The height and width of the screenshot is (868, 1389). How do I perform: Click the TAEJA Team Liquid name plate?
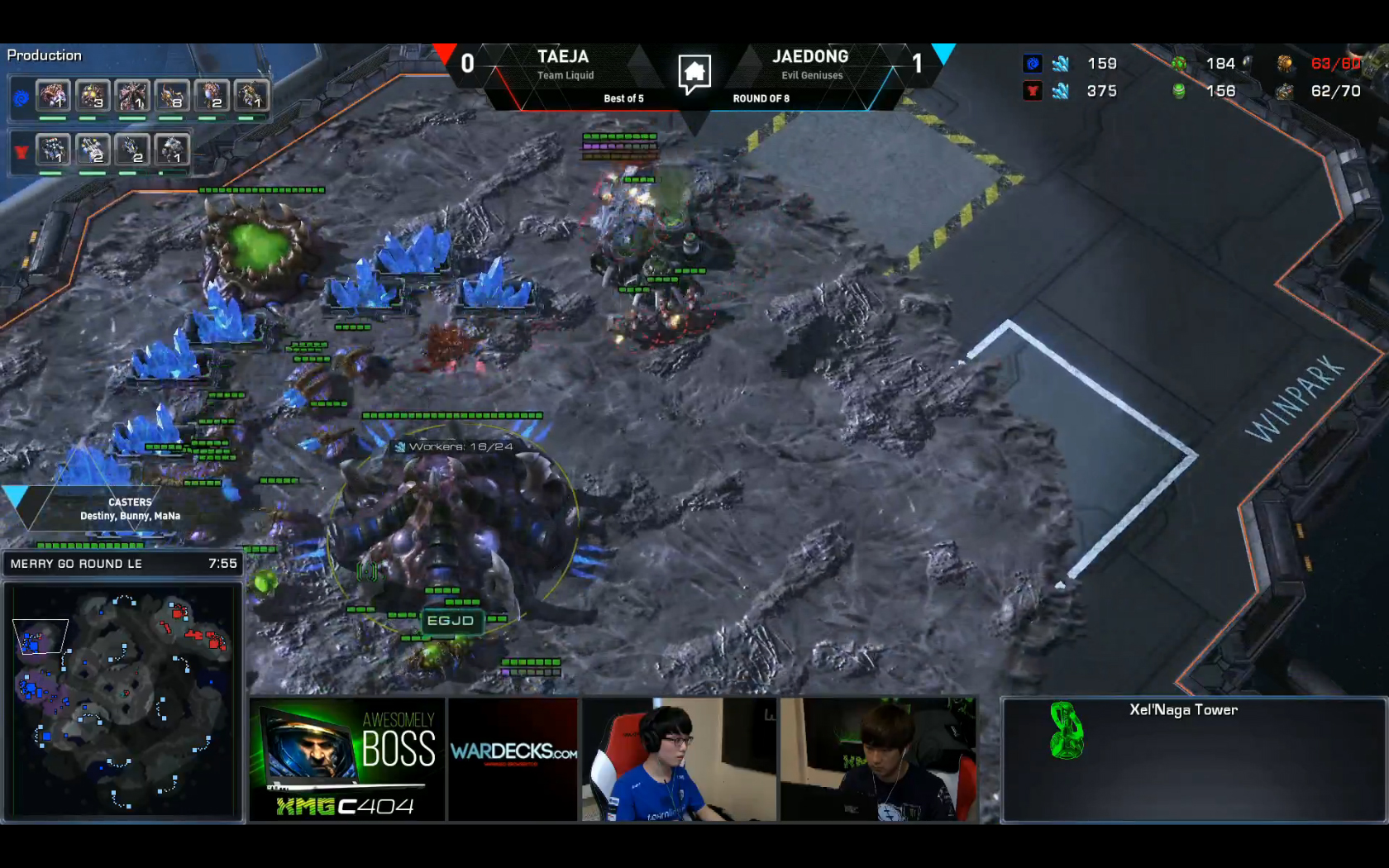click(x=564, y=64)
